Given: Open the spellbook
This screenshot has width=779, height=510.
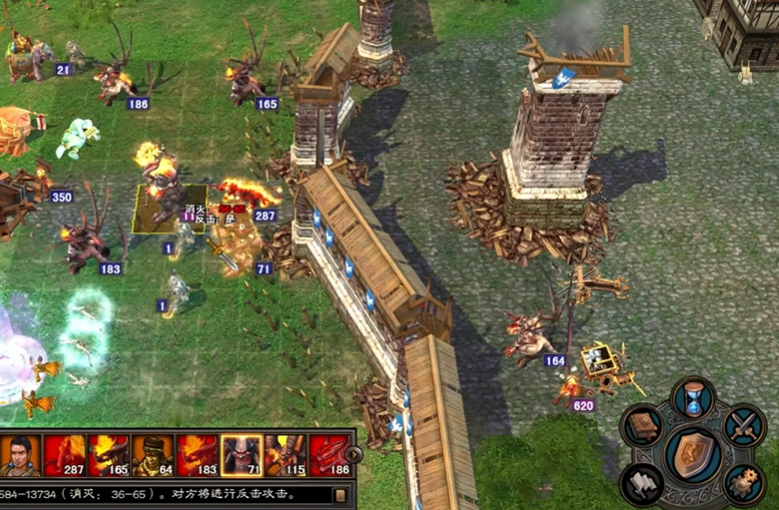Looking at the screenshot, I should coord(645,427).
